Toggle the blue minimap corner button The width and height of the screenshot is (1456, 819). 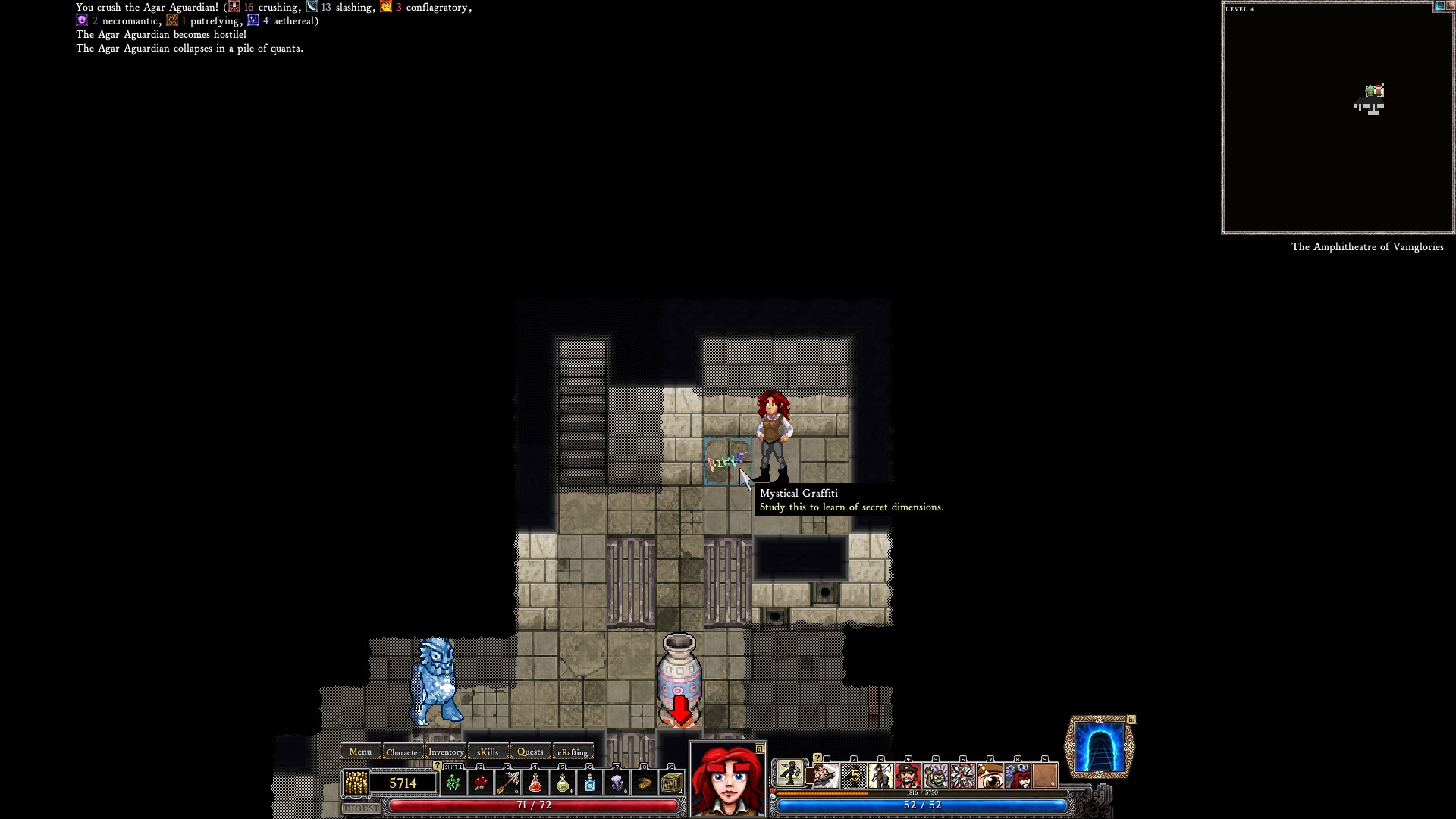tap(1439, 6)
